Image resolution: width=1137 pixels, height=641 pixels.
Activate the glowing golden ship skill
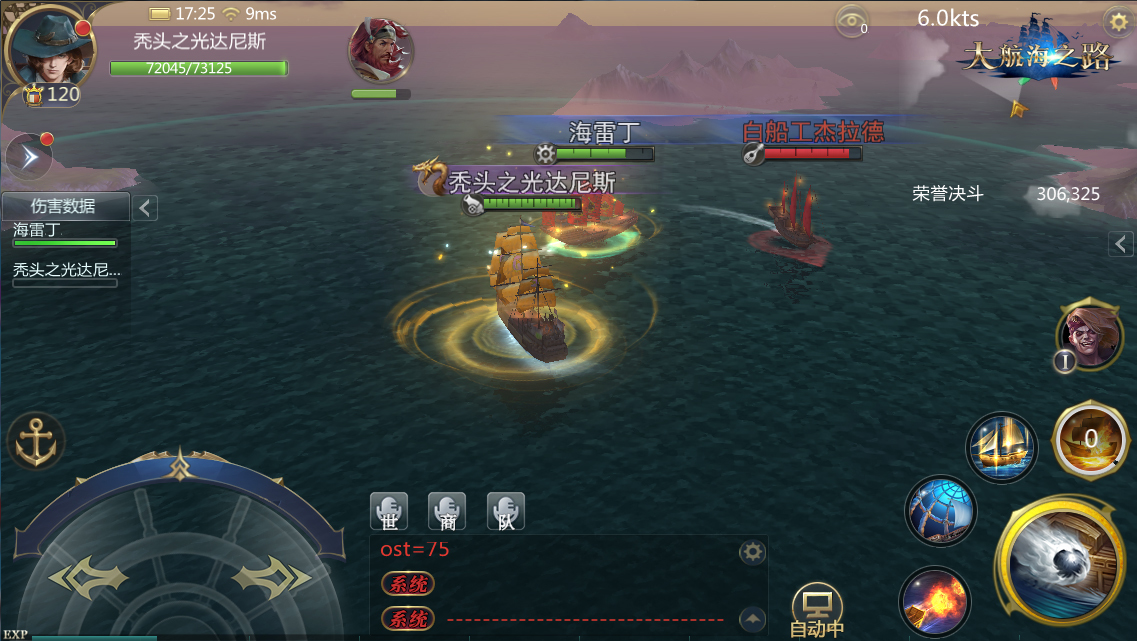tap(1001, 447)
